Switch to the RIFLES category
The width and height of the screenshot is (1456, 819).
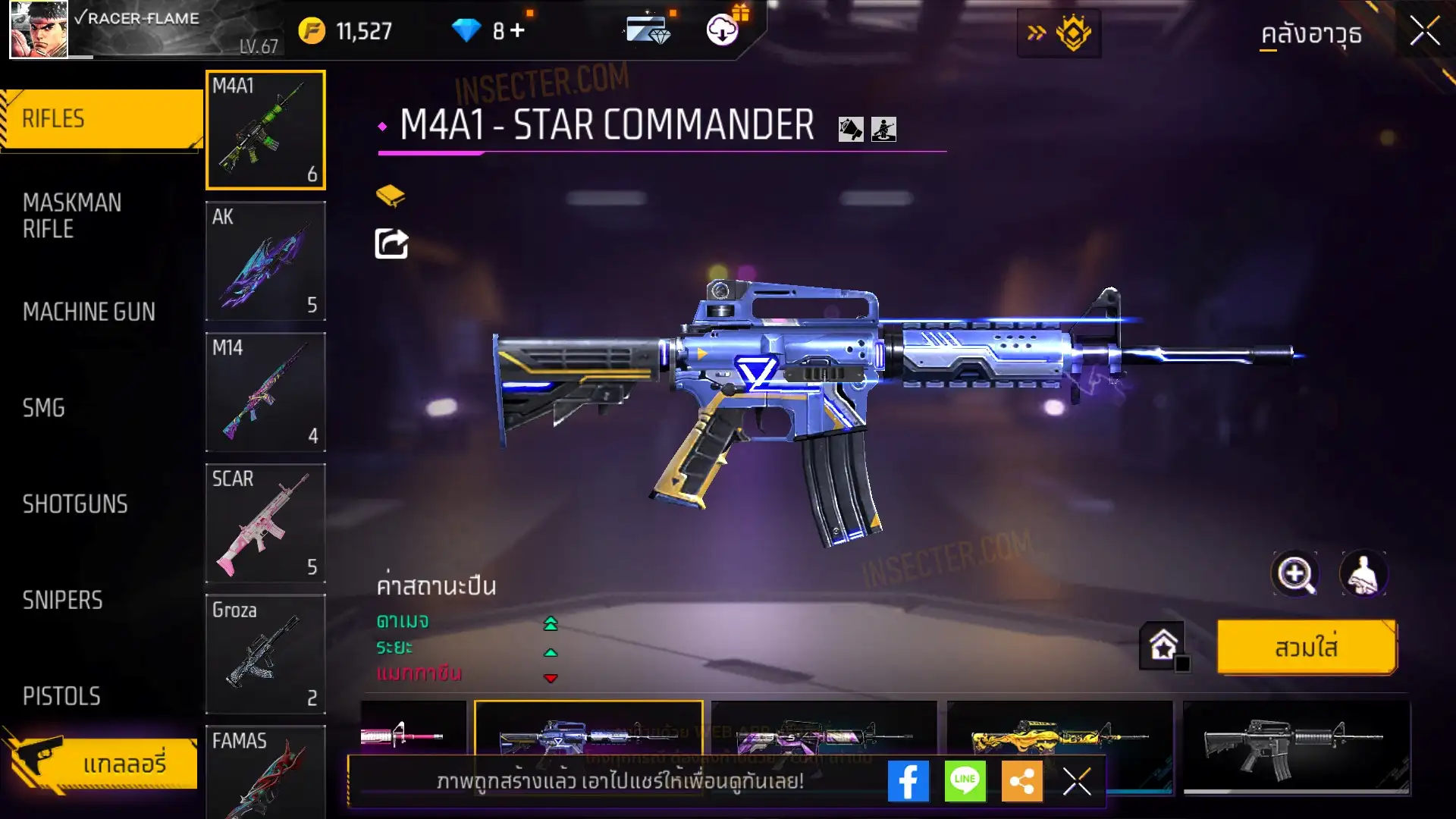(x=100, y=119)
